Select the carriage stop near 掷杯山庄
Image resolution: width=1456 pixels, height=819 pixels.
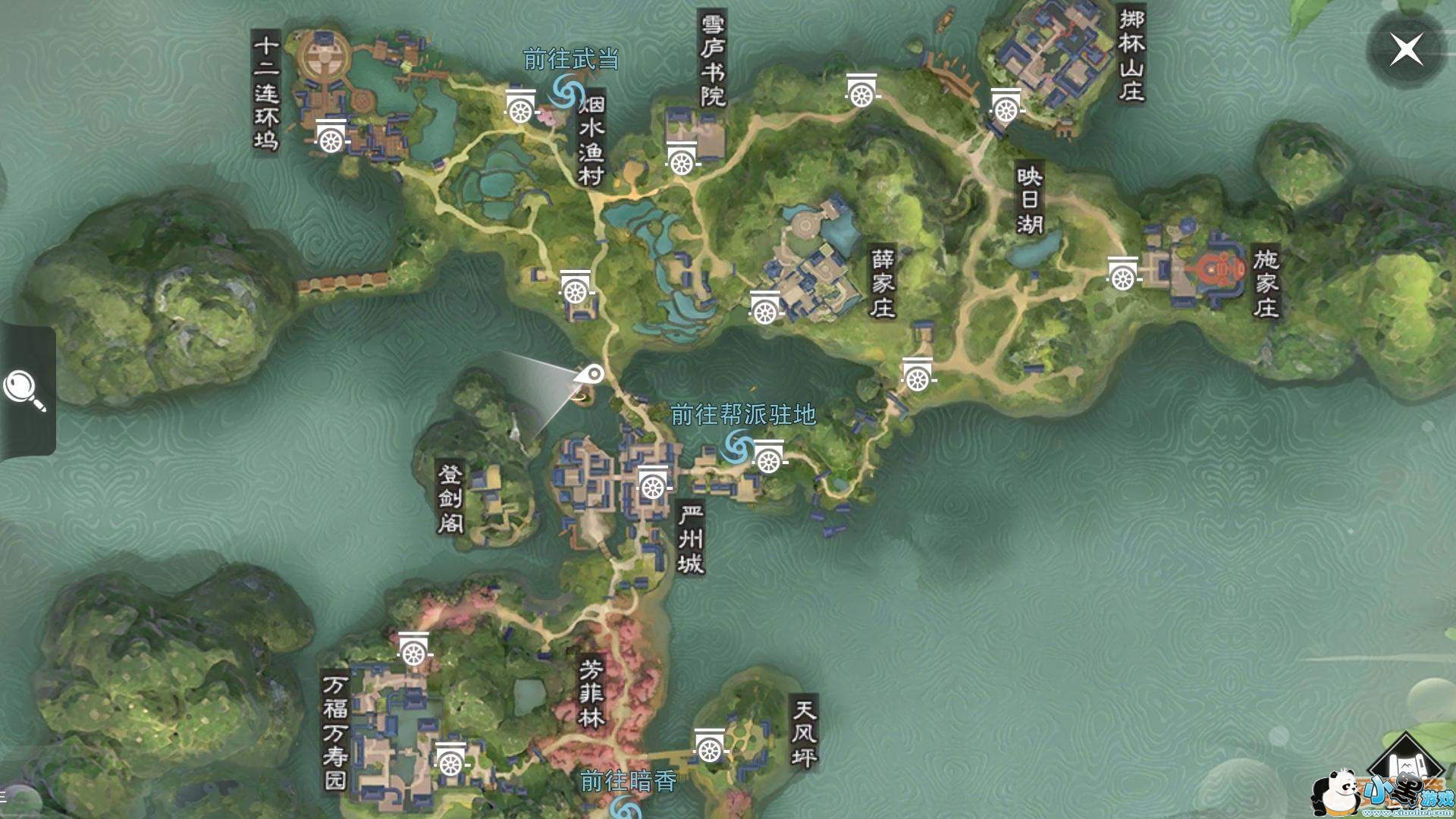[1007, 106]
